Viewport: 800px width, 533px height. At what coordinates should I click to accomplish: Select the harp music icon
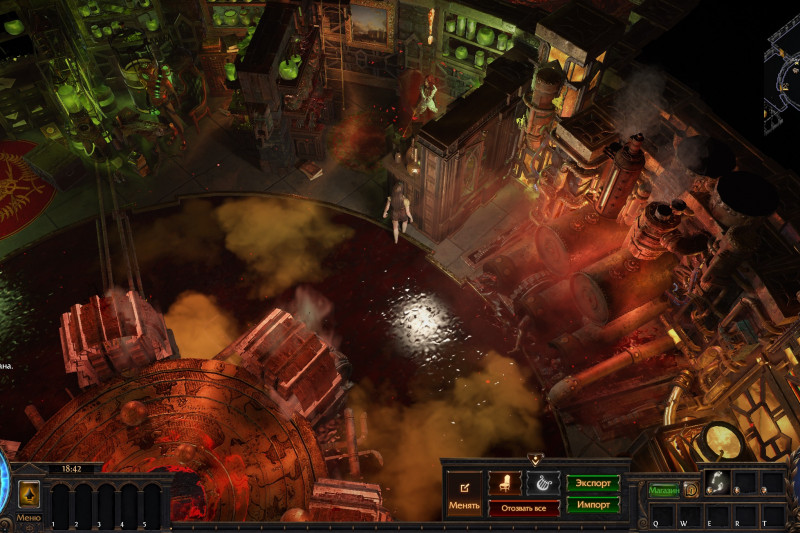tap(543, 483)
